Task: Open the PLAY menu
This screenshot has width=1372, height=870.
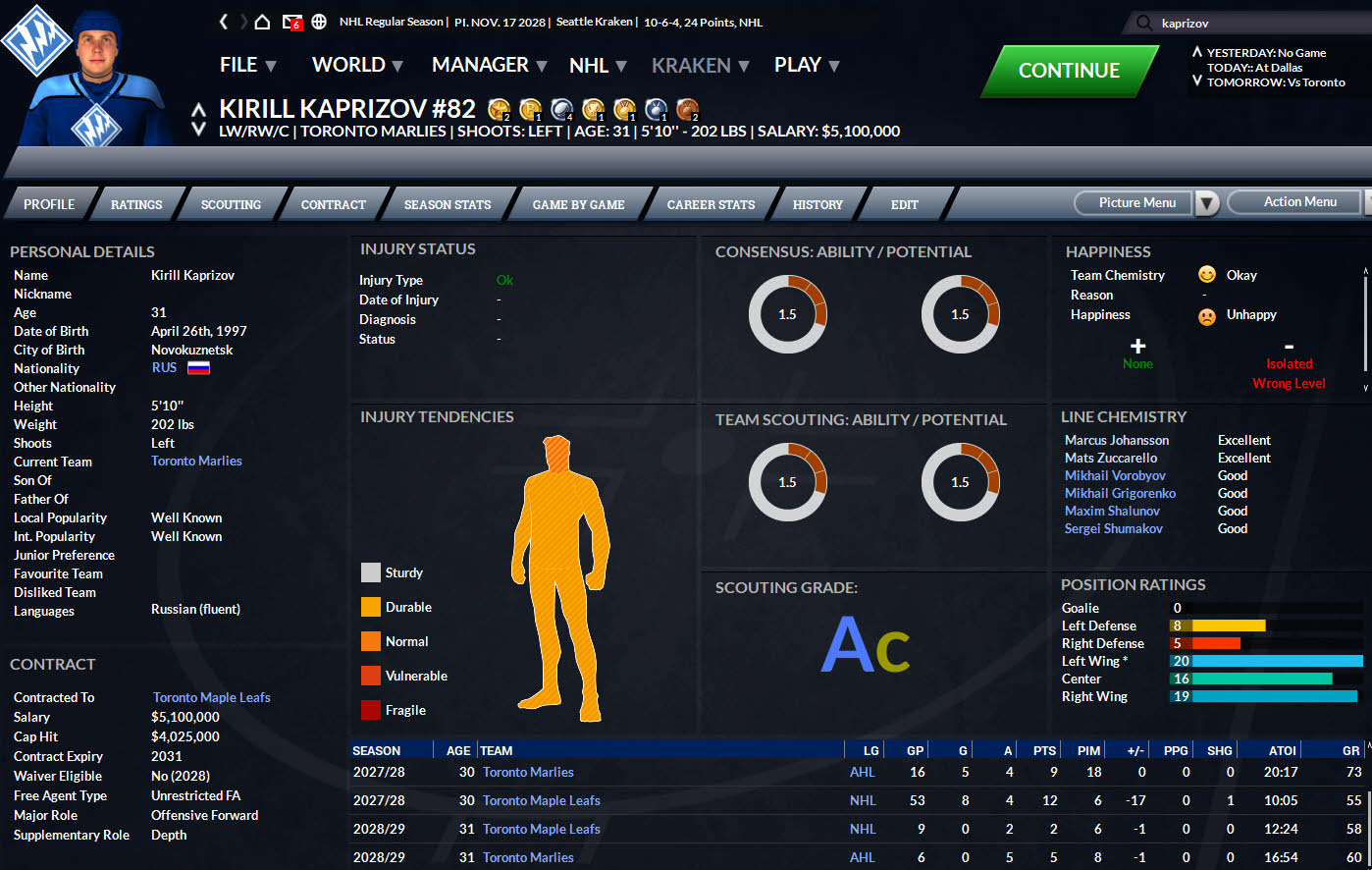Action: (x=806, y=65)
